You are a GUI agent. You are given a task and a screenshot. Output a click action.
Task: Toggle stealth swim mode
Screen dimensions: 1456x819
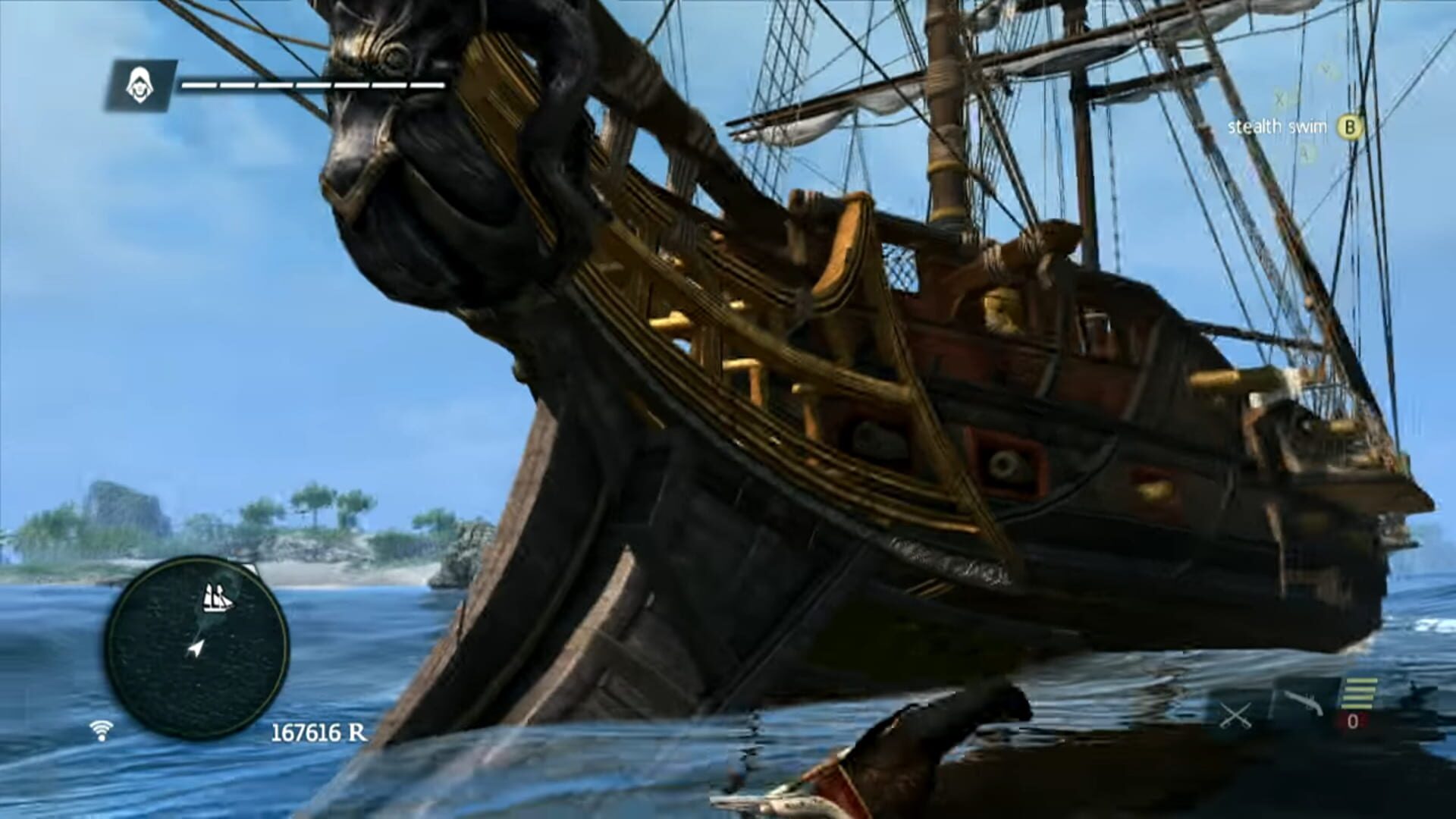click(x=1350, y=127)
